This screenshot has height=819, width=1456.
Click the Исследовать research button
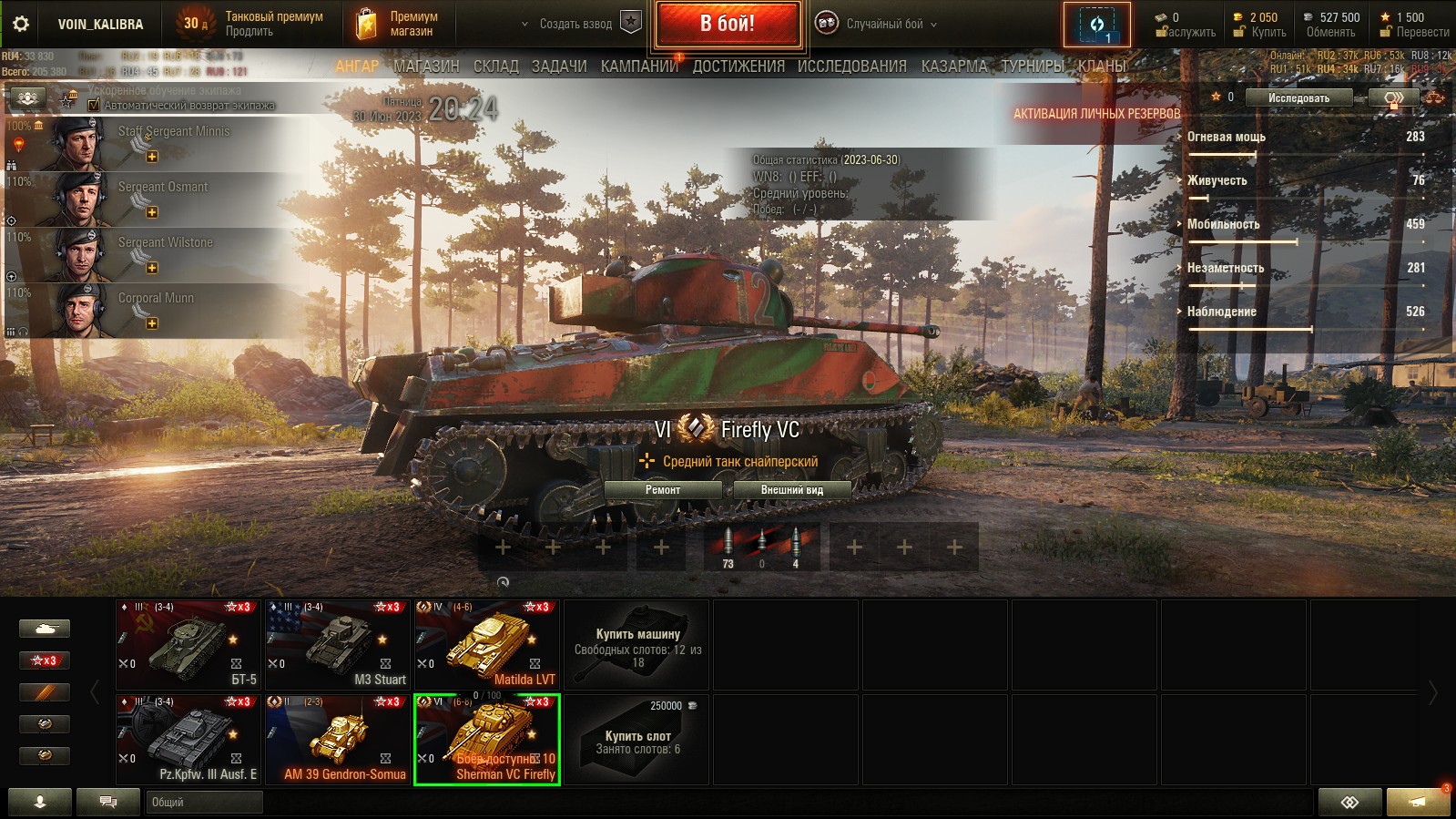point(1298,98)
